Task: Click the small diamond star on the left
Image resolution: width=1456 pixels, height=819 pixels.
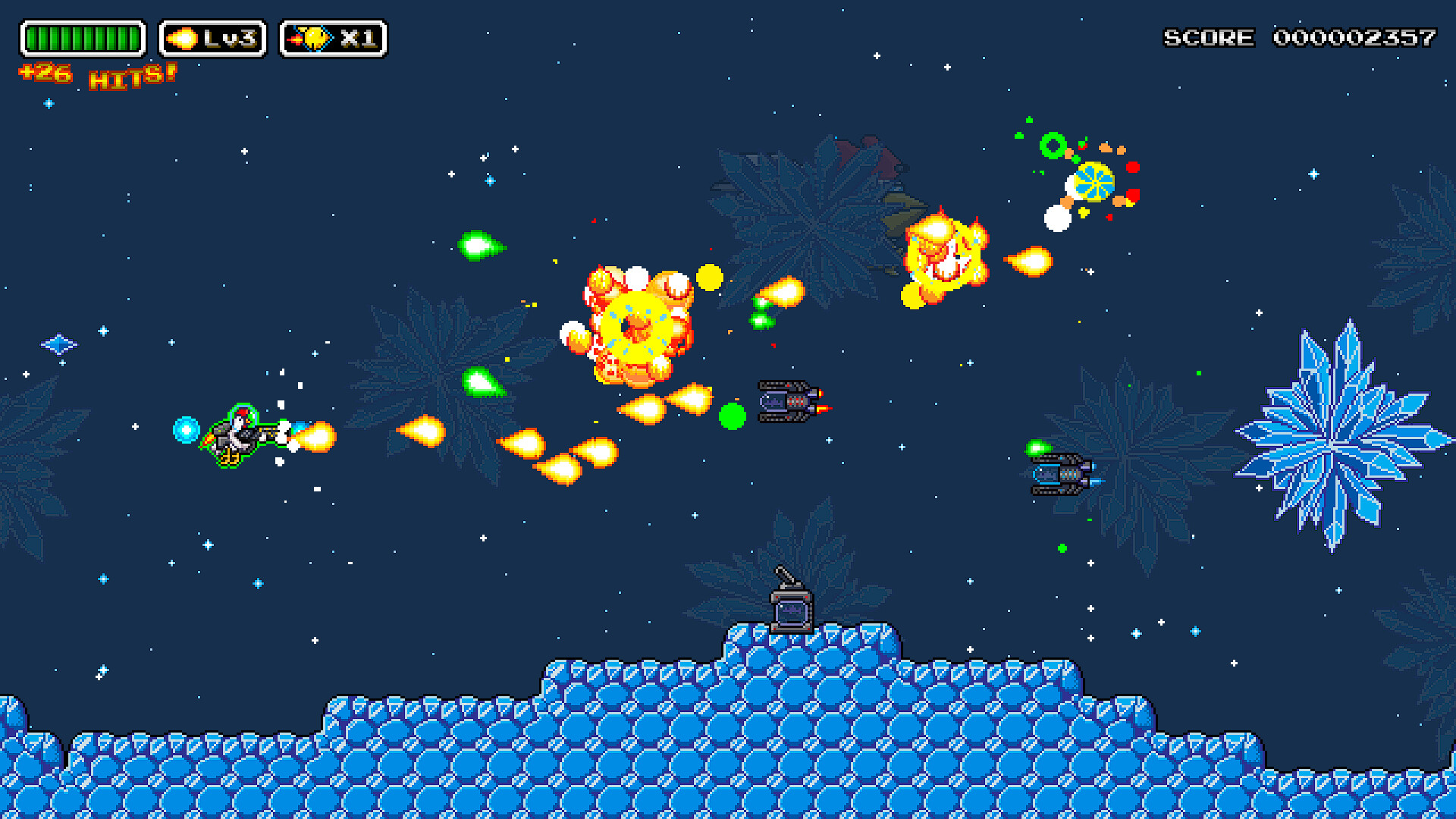Action: click(x=59, y=344)
